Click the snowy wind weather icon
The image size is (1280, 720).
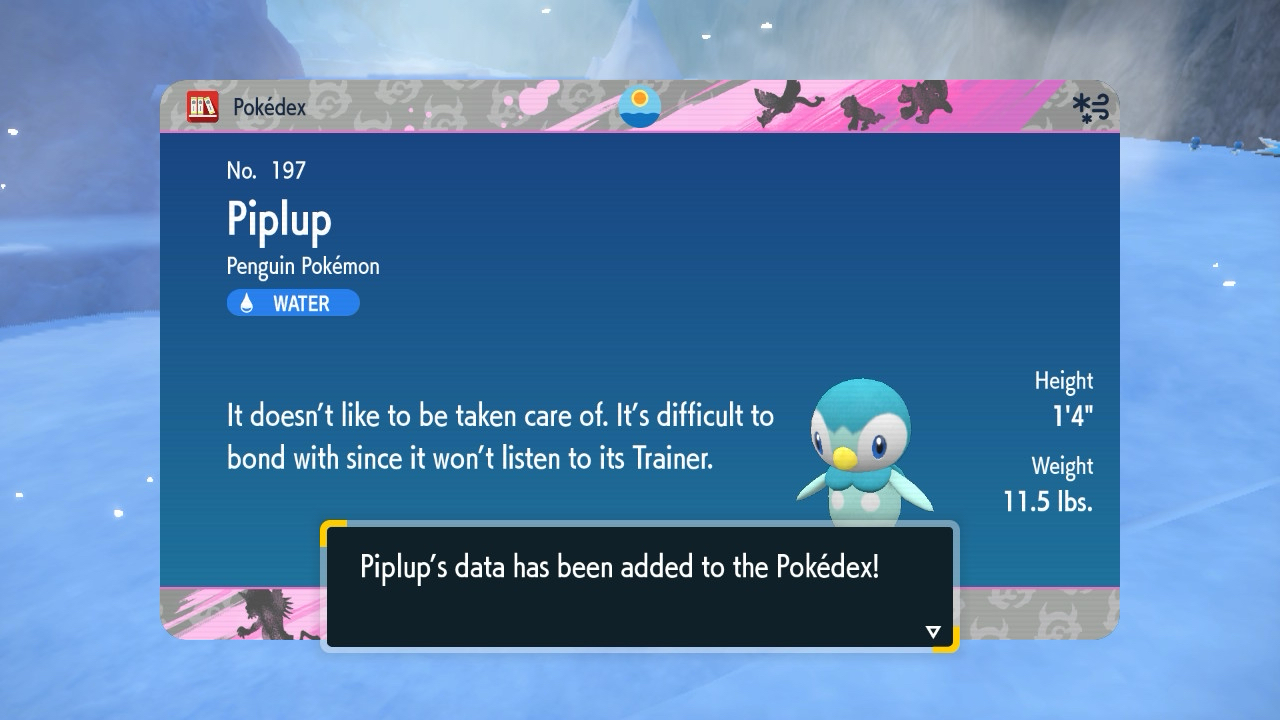[1091, 108]
